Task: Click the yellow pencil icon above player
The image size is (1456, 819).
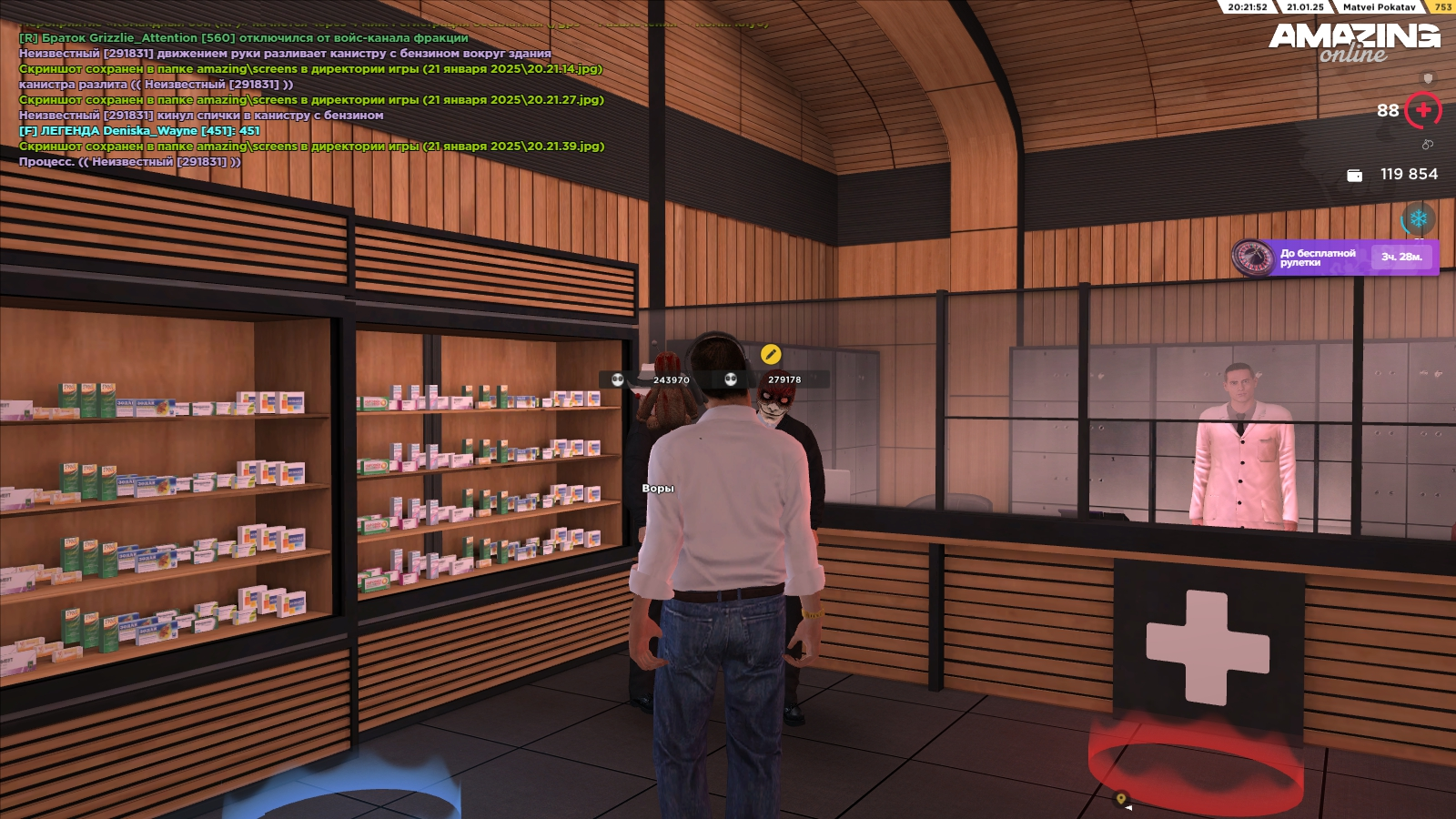Action: click(770, 354)
